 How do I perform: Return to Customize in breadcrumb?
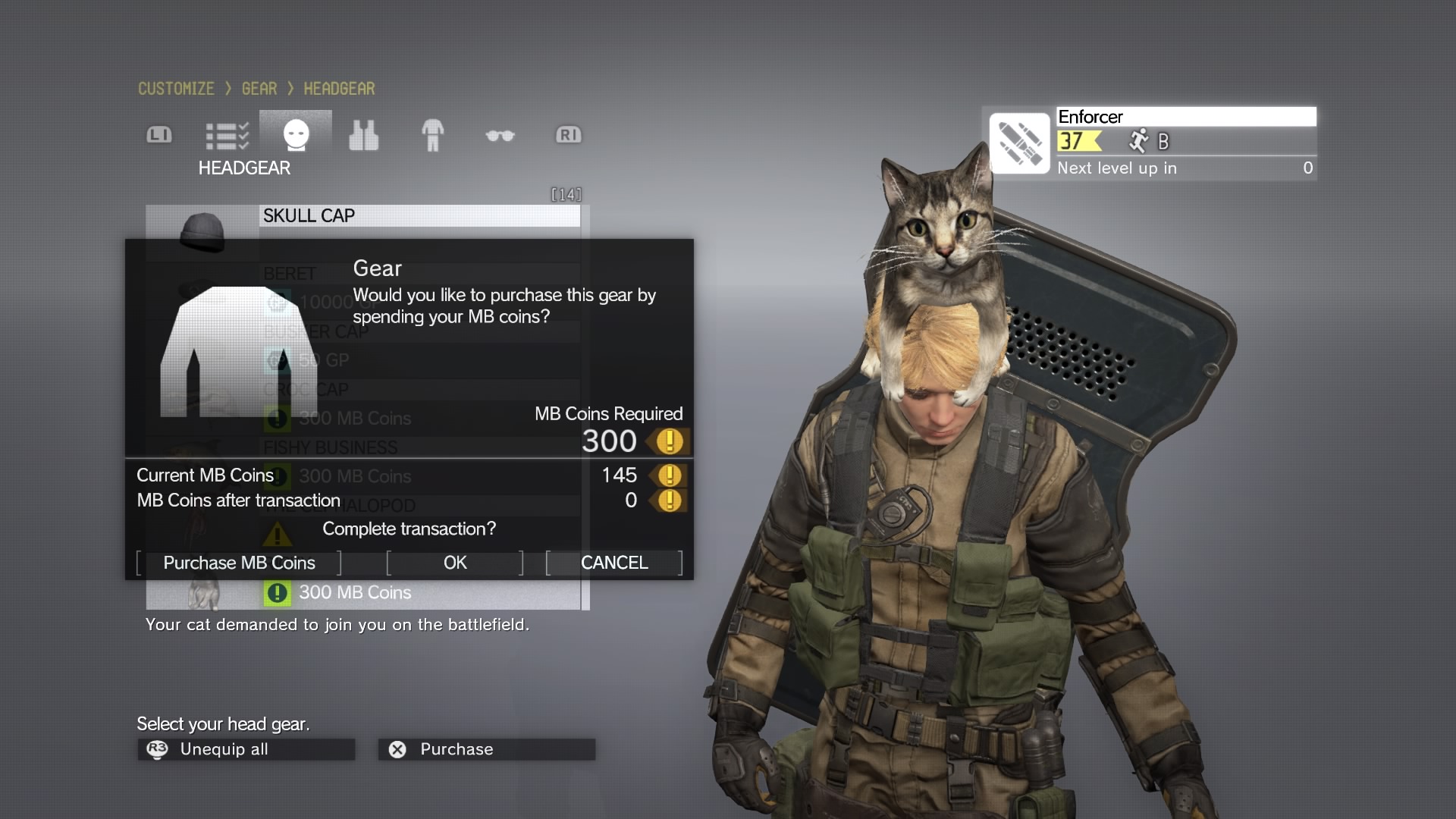tap(176, 89)
